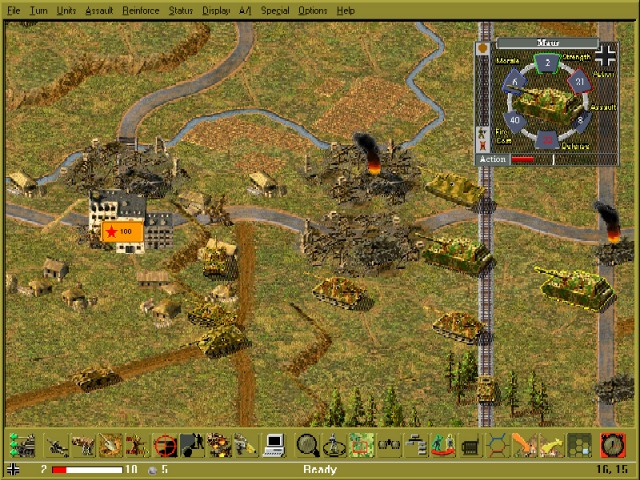Toggle the hexagon grid outline button
This screenshot has width=640, height=480.
(497, 445)
